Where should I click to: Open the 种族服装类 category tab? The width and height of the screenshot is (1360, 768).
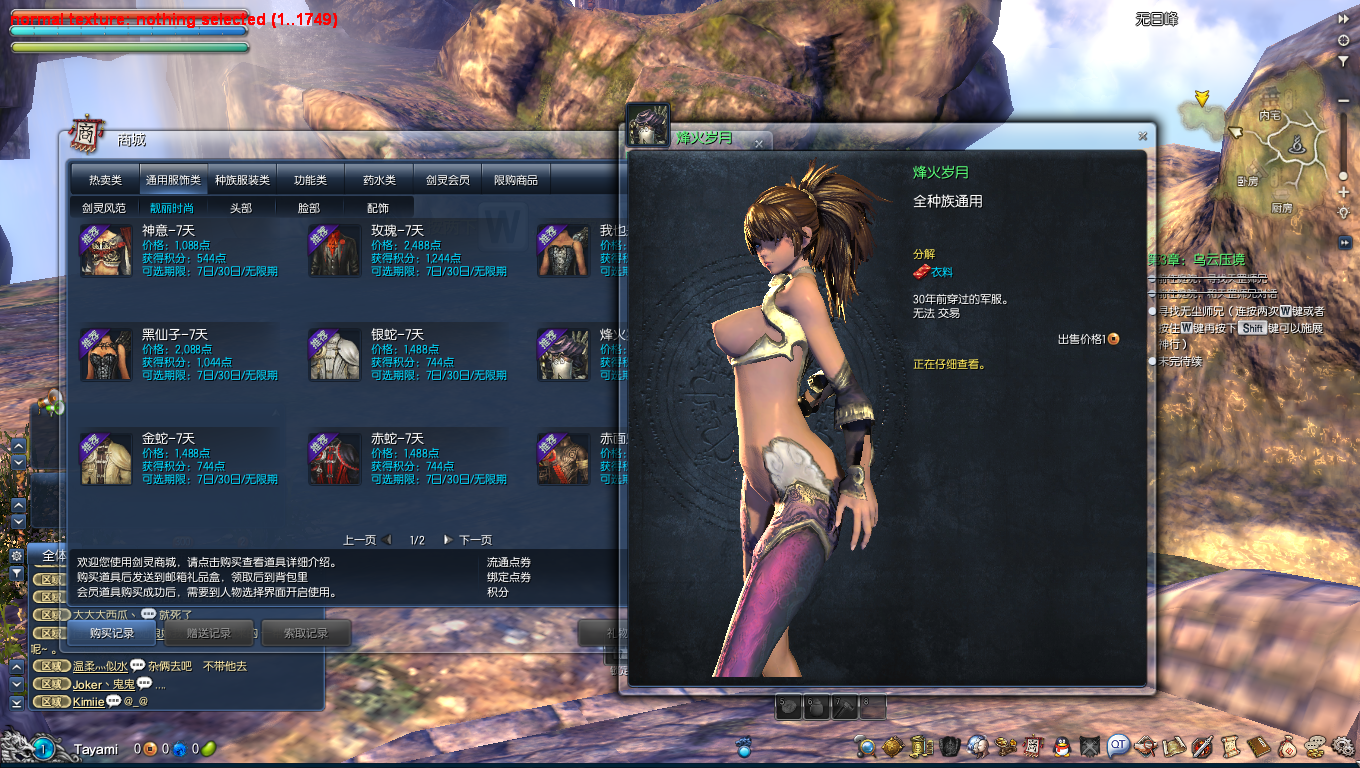(x=243, y=180)
